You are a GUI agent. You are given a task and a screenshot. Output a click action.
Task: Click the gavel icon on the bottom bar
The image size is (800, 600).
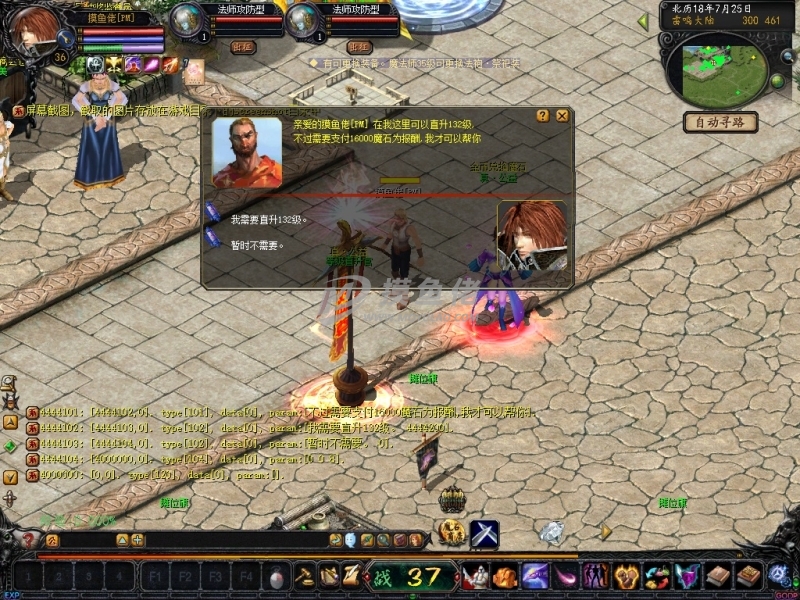tap(305, 576)
